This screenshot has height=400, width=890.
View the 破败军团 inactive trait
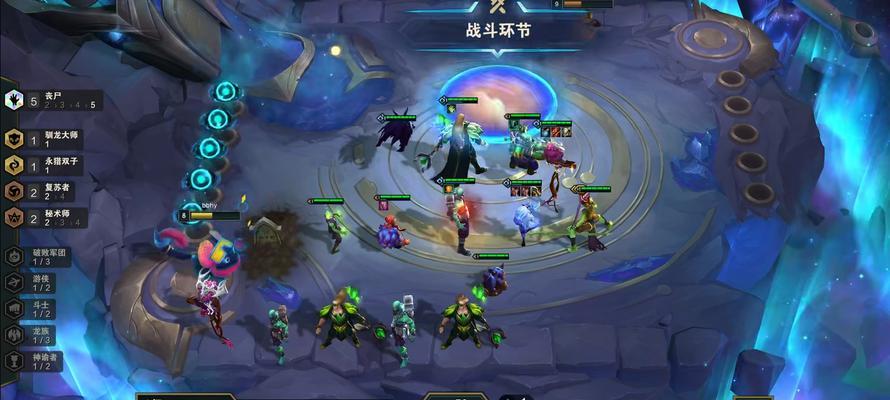click(38, 256)
